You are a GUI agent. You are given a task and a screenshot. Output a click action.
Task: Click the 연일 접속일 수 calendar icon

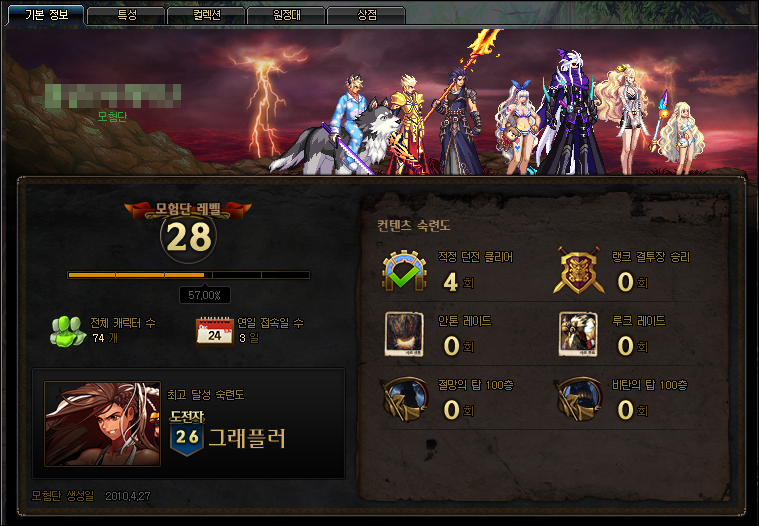click(x=213, y=331)
